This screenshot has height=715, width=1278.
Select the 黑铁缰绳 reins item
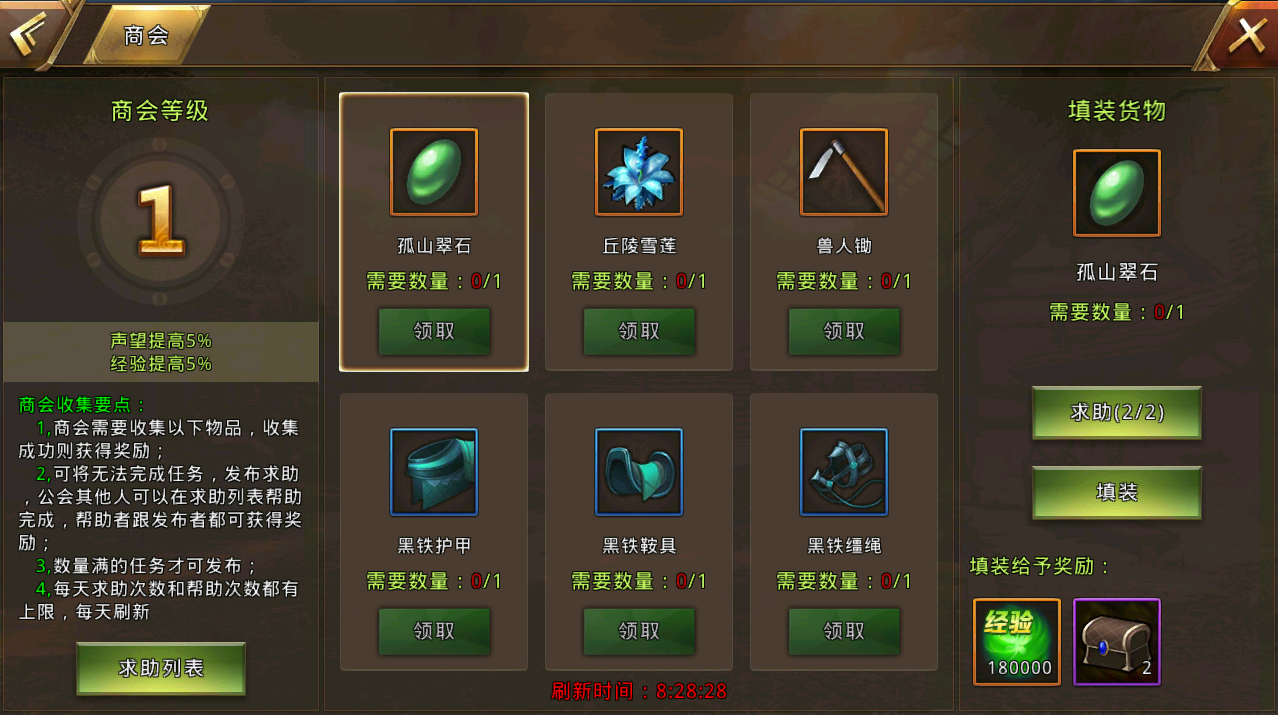point(844,472)
